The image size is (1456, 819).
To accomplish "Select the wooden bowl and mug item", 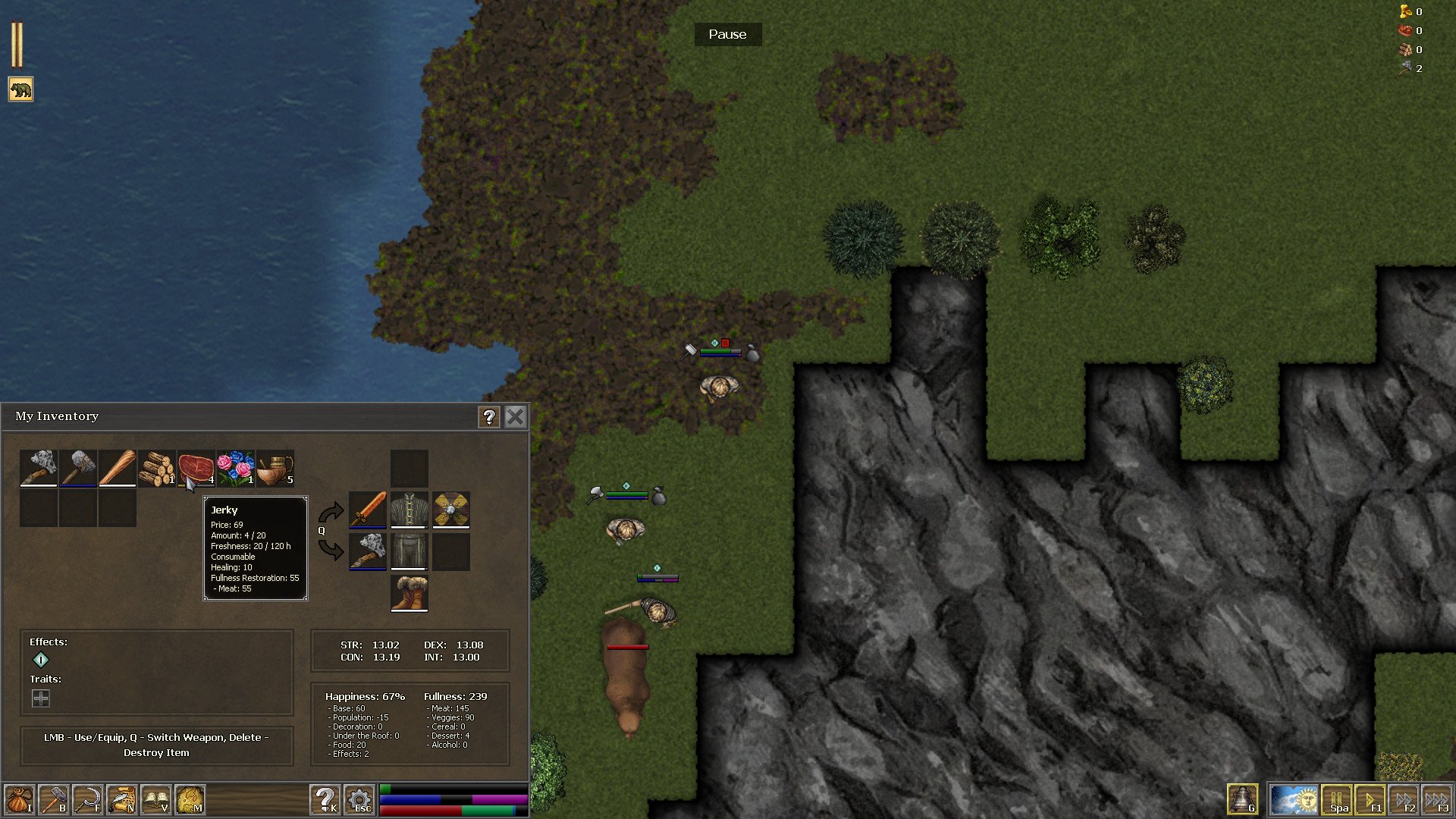I will pos(275,468).
